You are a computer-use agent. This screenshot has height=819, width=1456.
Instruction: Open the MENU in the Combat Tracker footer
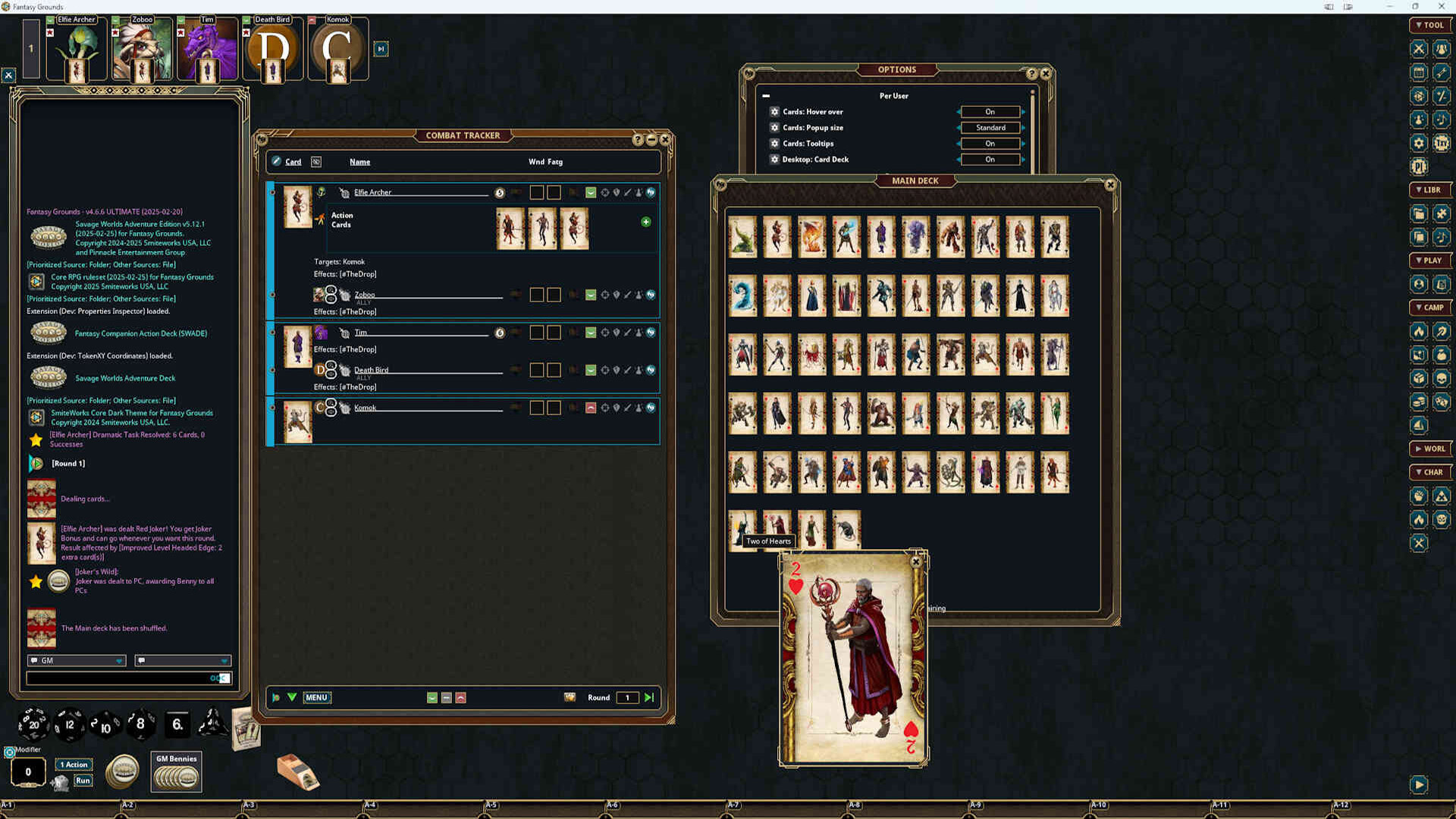(x=317, y=698)
